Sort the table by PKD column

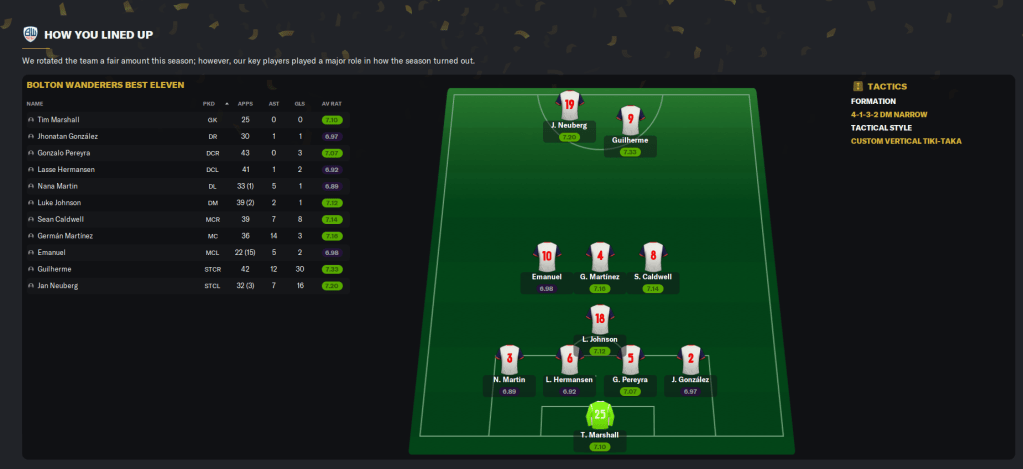tap(208, 103)
